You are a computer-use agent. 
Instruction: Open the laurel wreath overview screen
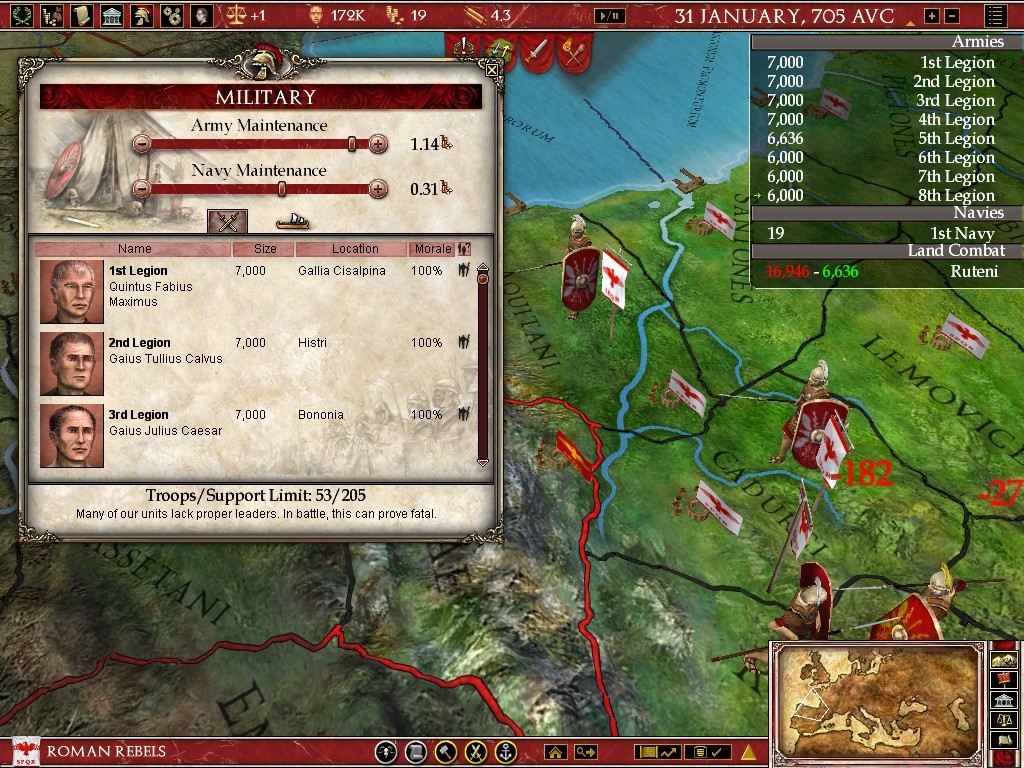[x=20, y=15]
